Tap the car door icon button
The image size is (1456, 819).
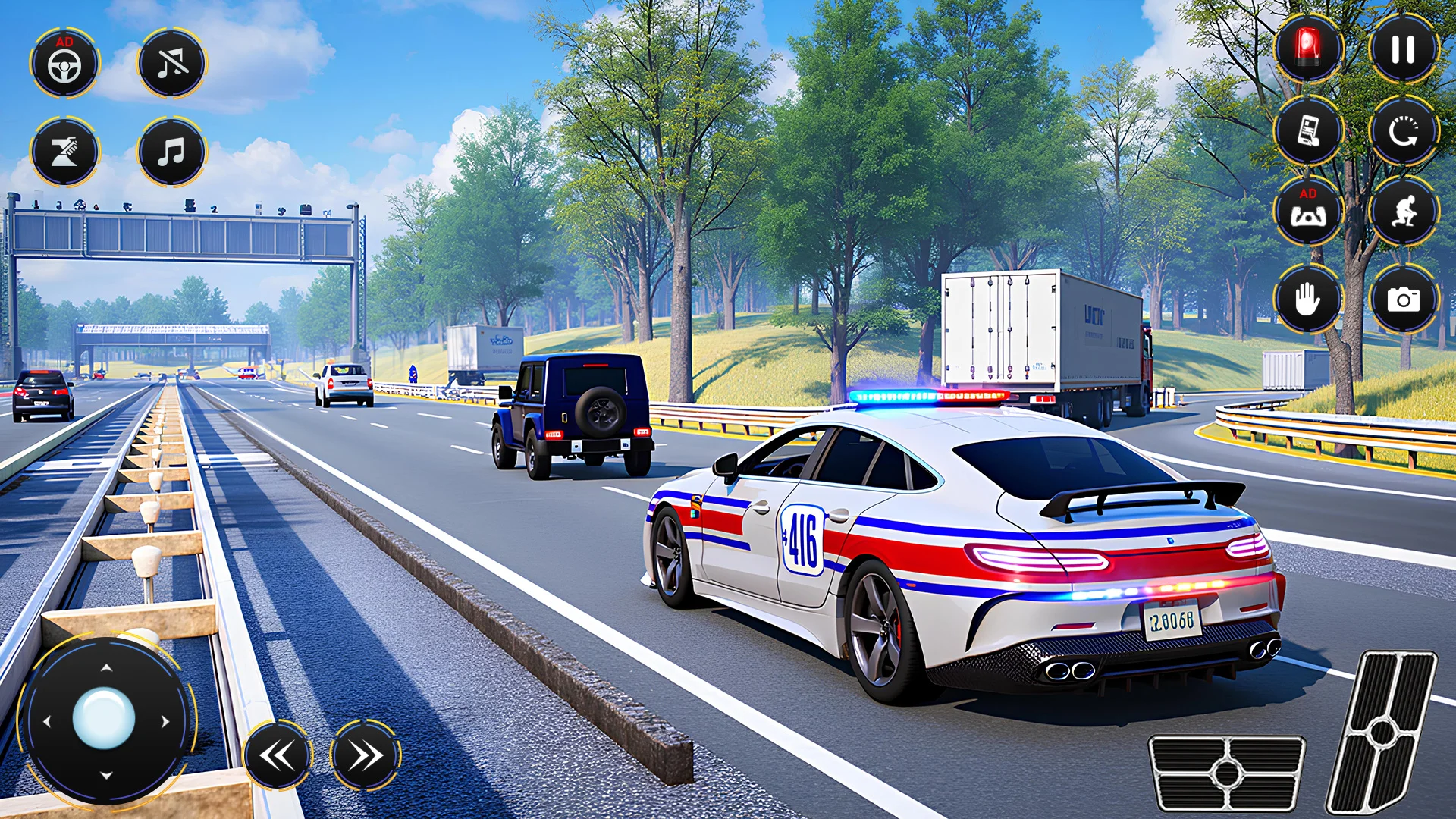tap(1307, 131)
